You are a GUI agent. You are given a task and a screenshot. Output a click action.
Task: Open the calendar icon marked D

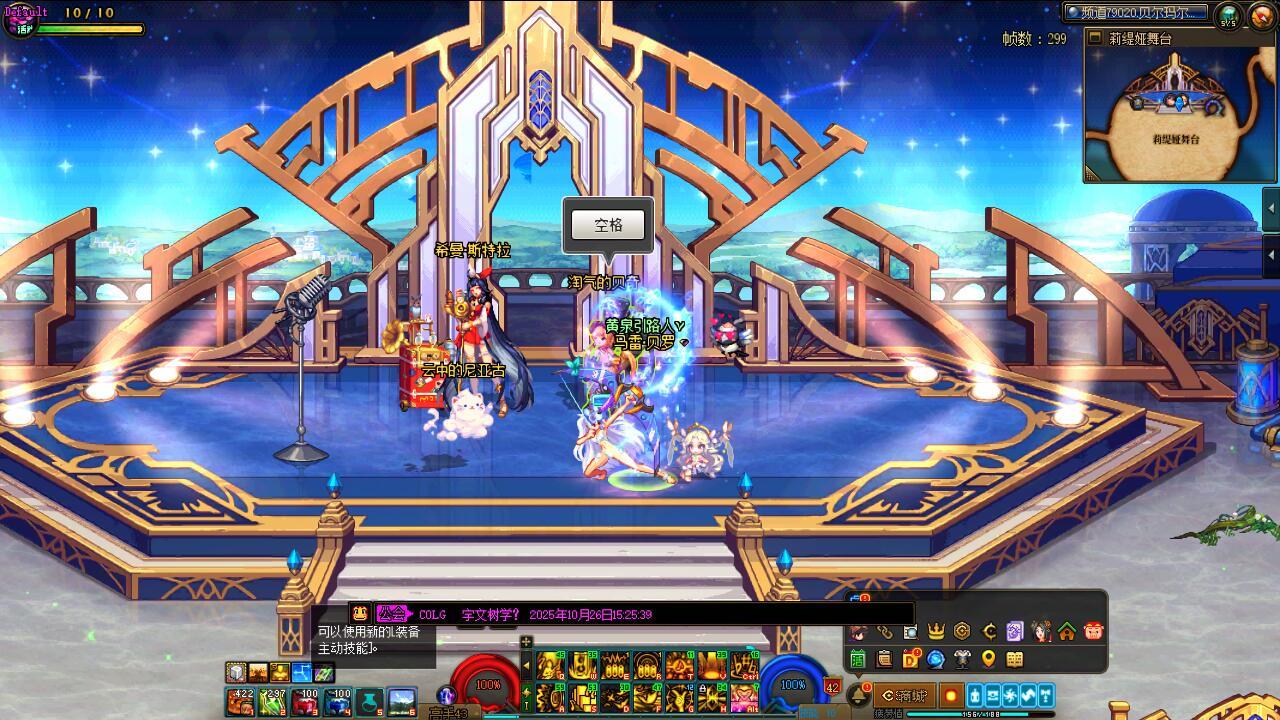tap(911, 659)
